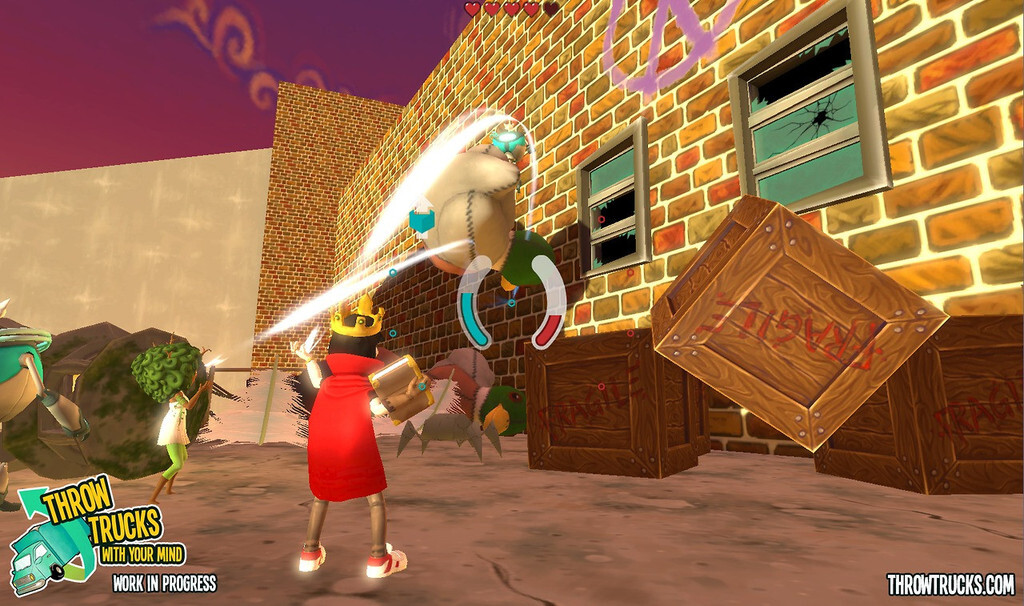The height and width of the screenshot is (606, 1024).
Task: Click the THROWTRUCKS.COM website link
Action: coord(949,584)
